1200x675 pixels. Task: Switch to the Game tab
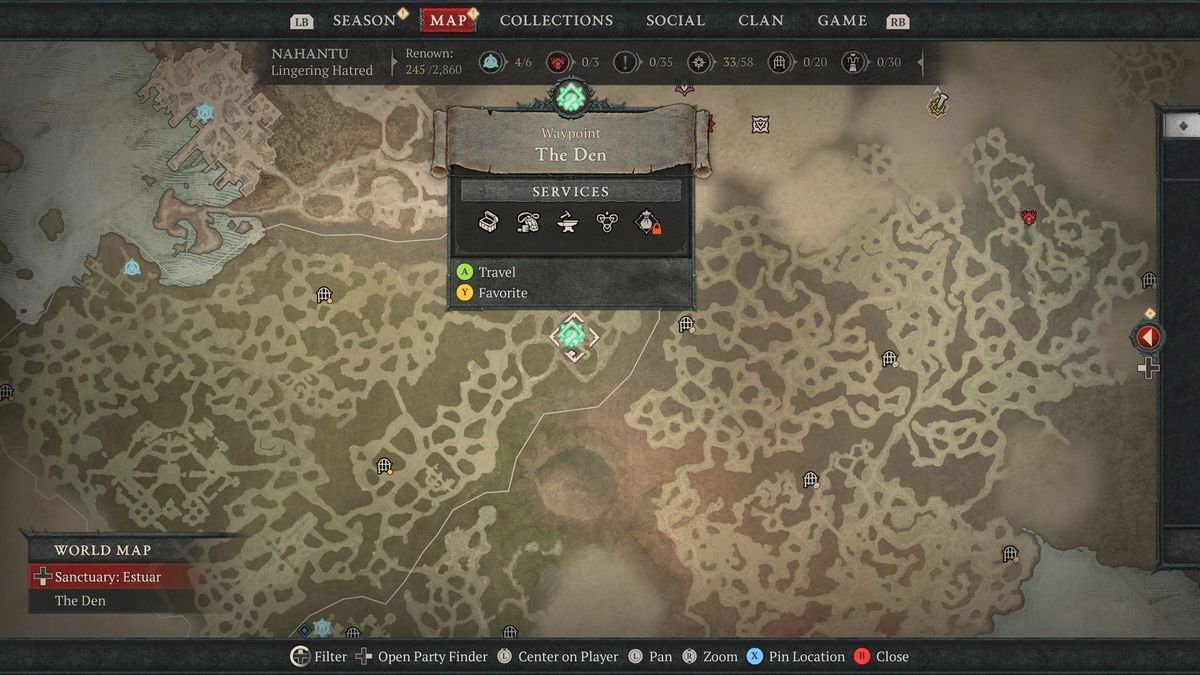[x=842, y=20]
